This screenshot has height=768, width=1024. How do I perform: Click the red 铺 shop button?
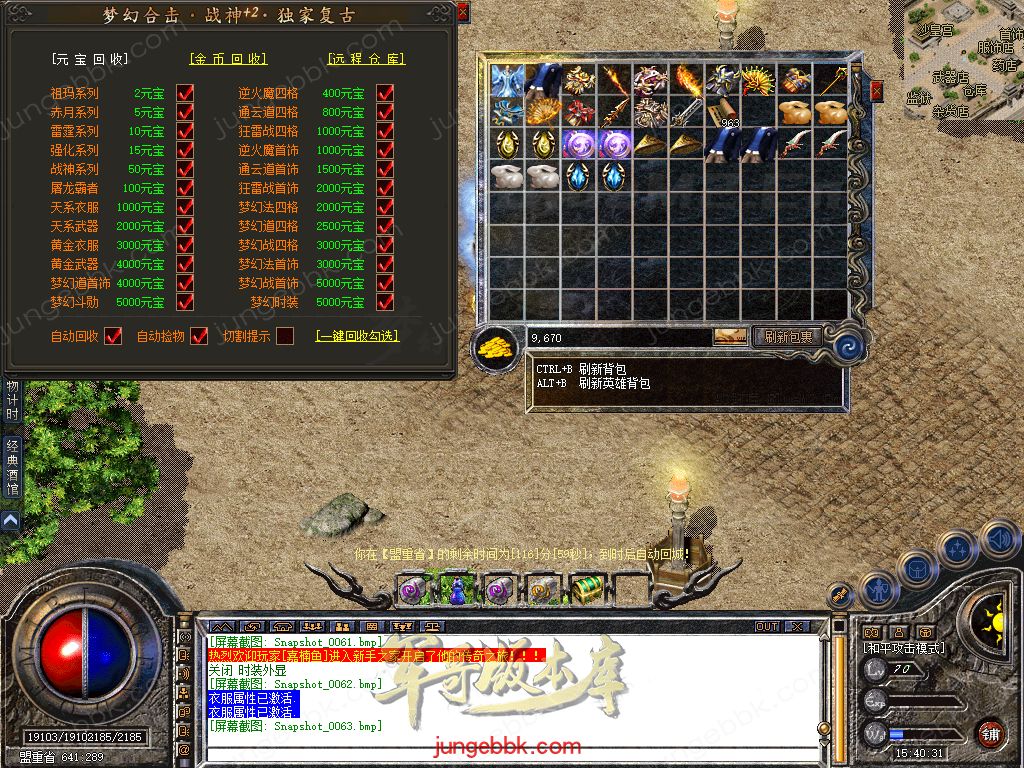point(990,734)
